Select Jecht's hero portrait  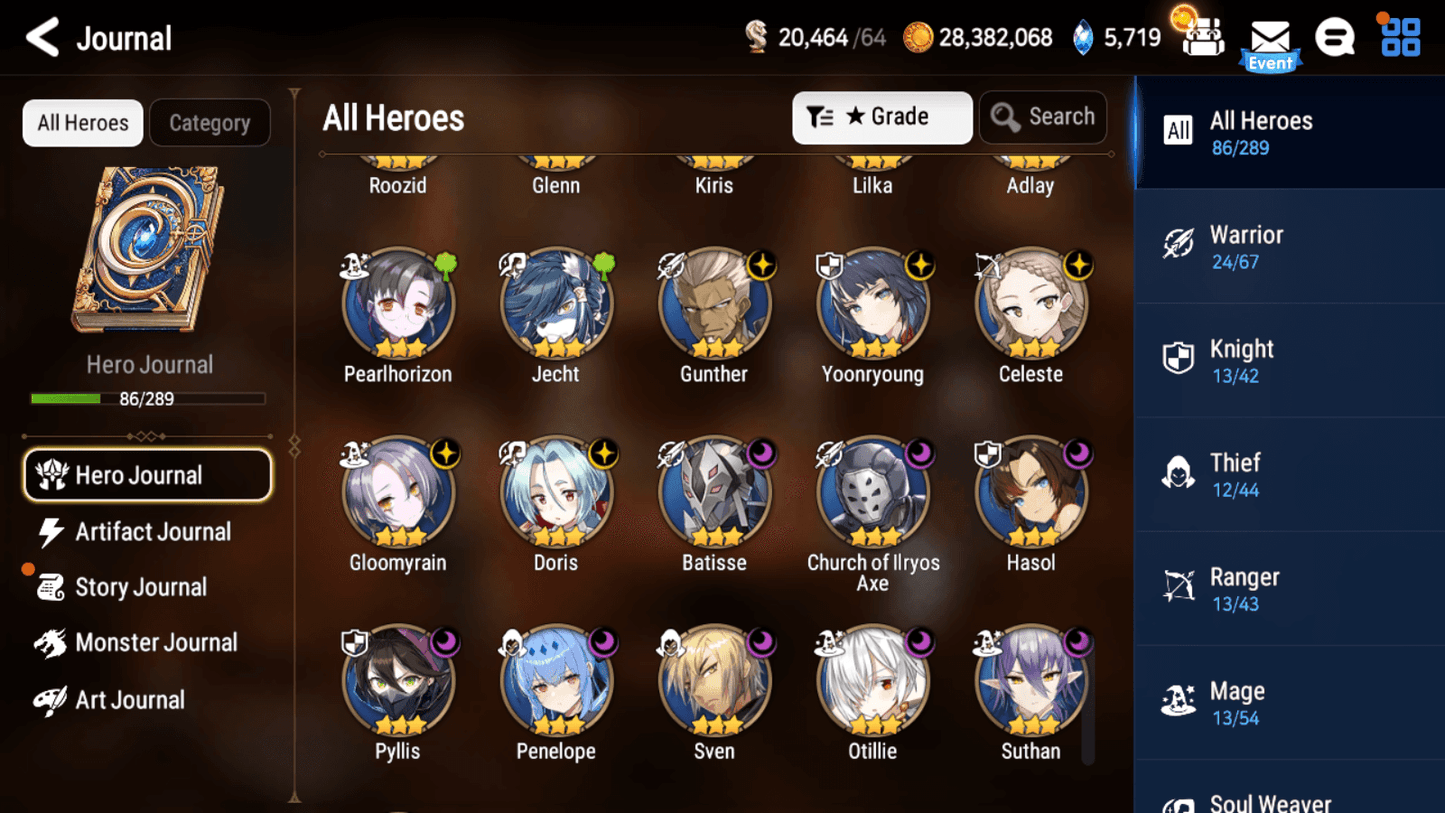(556, 303)
